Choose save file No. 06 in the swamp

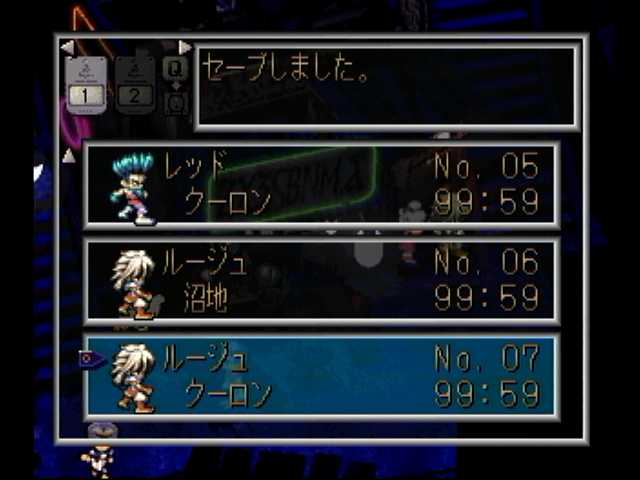tap(320, 281)
